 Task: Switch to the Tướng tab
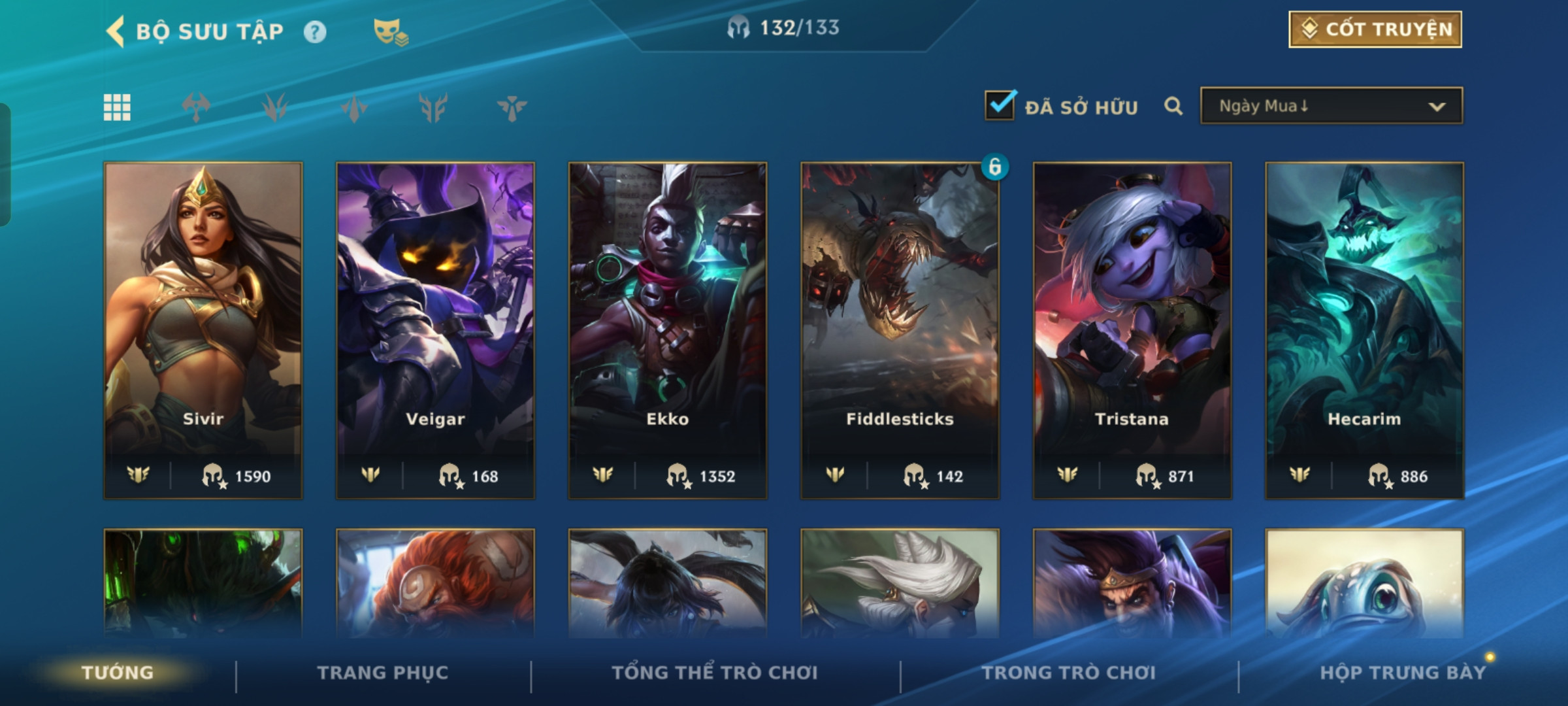pyautogui.click(x=118, y=673)
